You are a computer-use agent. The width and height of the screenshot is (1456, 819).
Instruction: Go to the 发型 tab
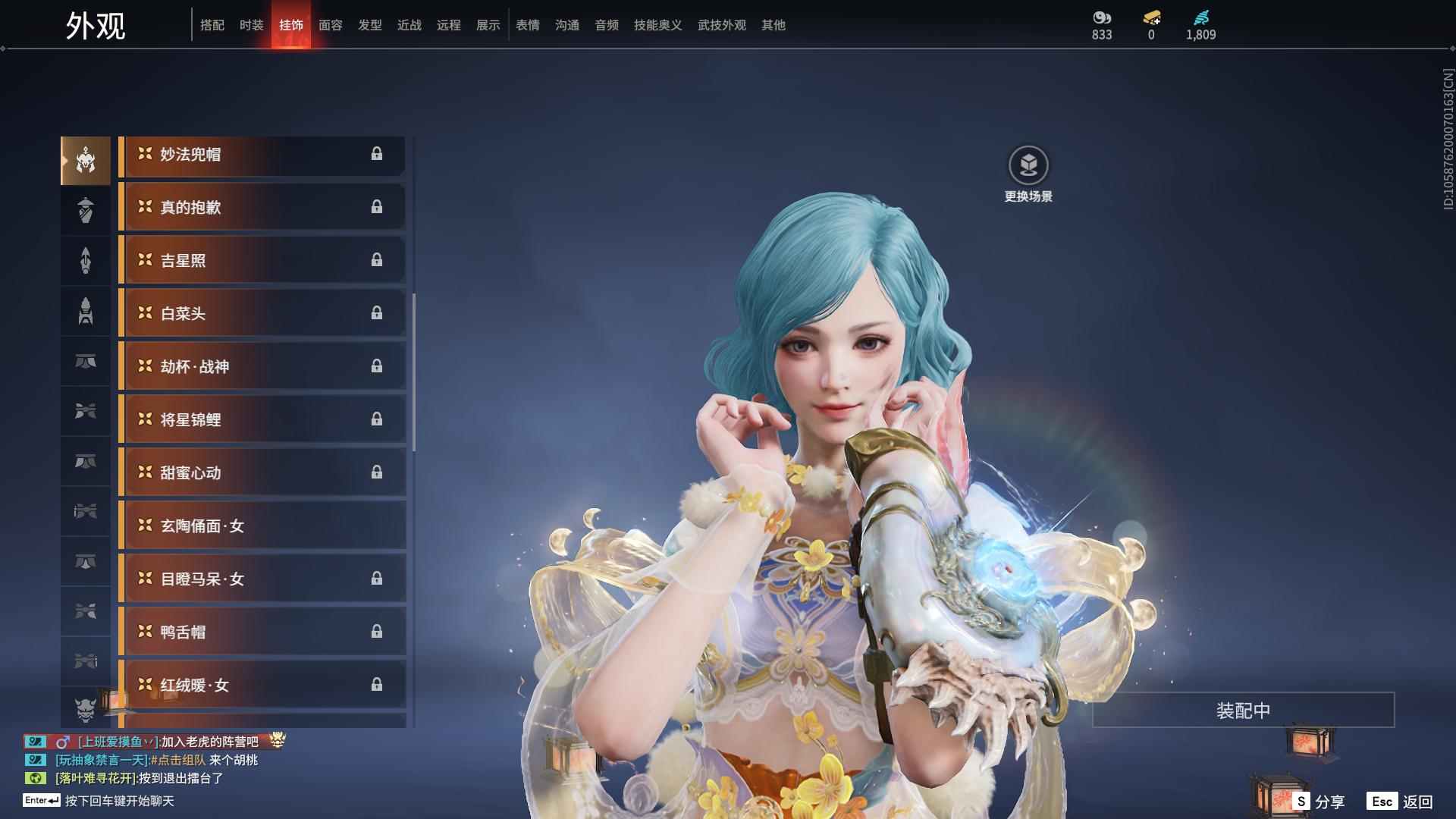[x=369, y=25]
